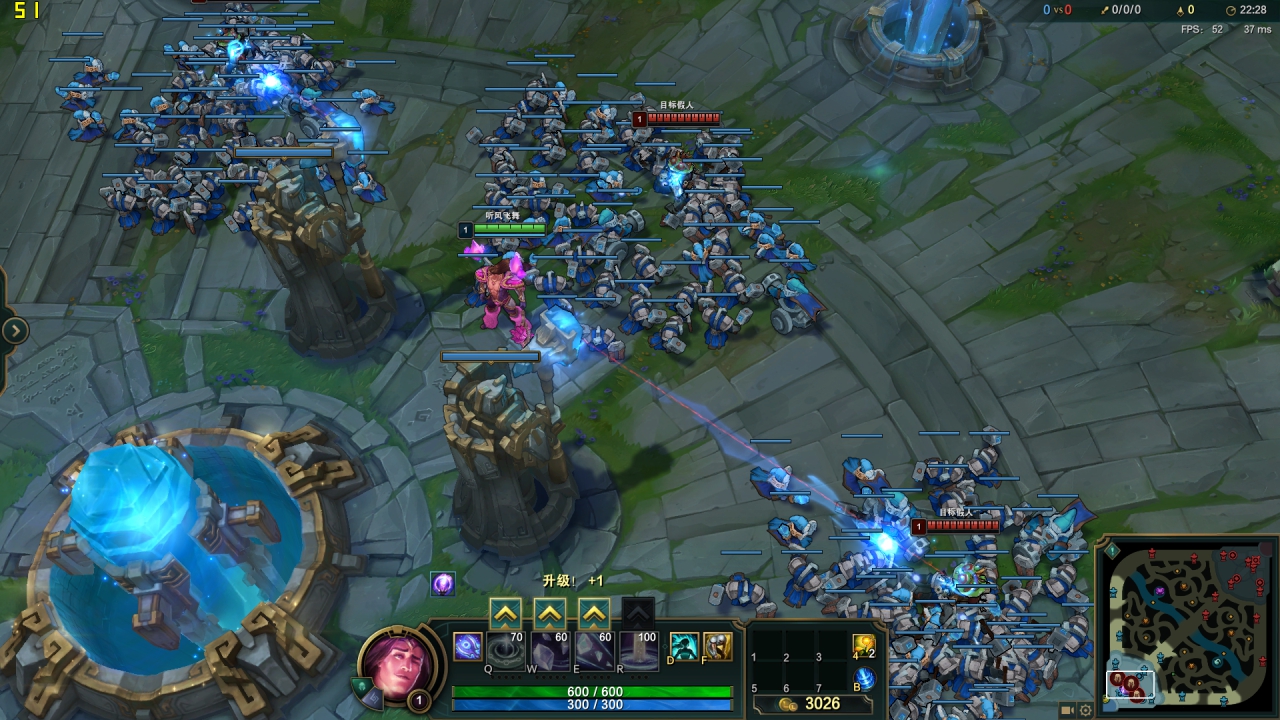Activate the blue Recall button
The height and width of the screenshot is (720, 1280).
click(x=863, y=679)
